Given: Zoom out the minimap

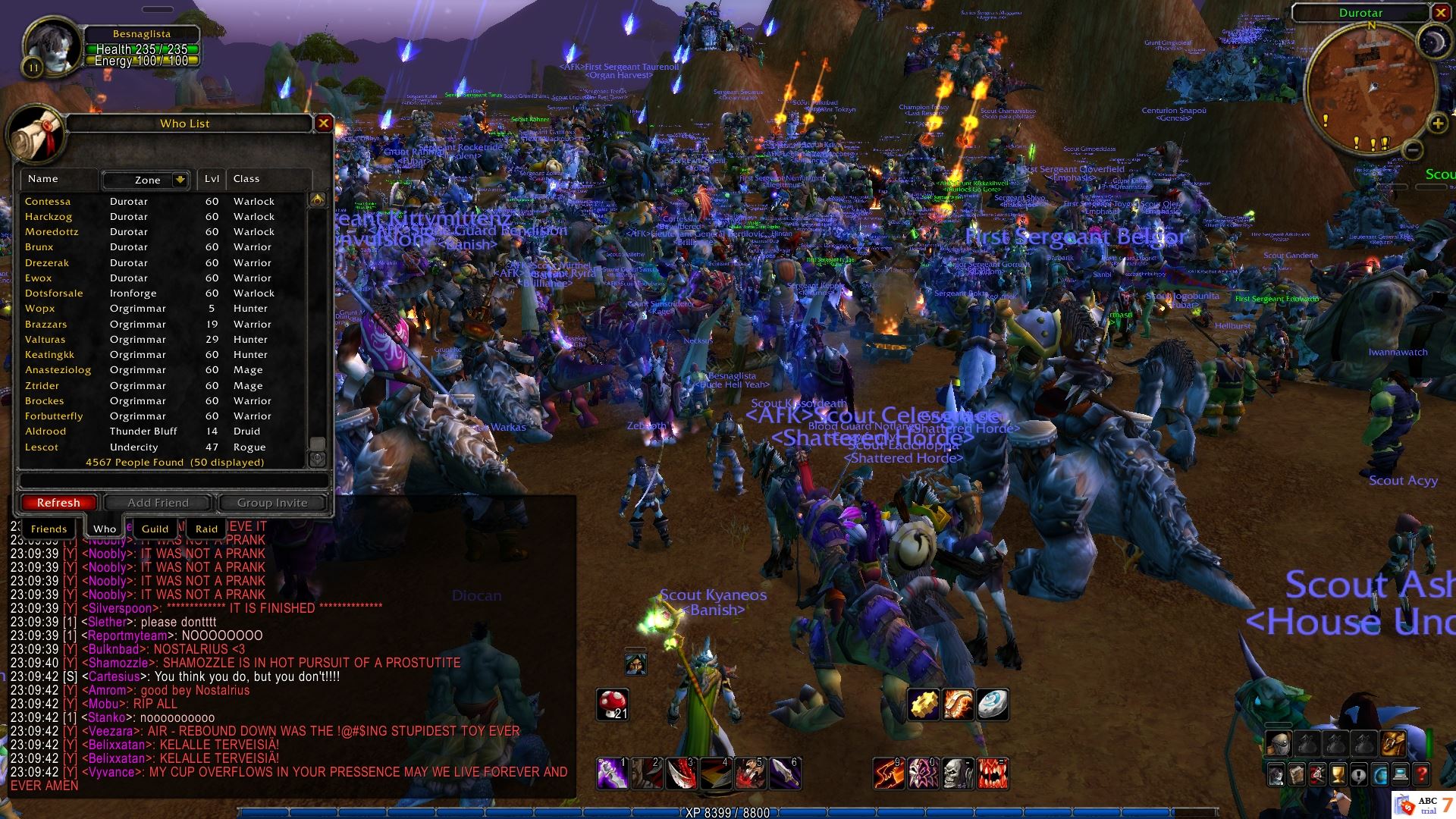Looking at the screenshot, I should [x=1411, y=150].
